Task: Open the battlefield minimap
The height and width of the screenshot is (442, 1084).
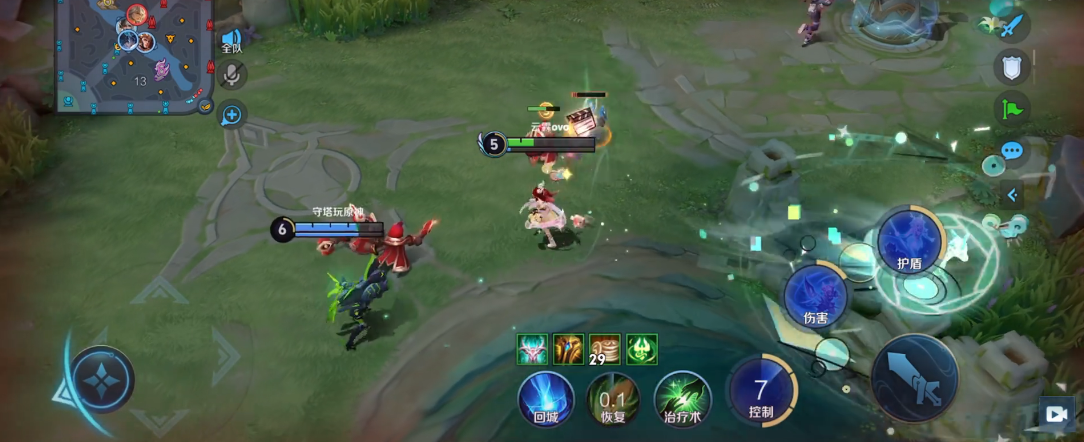Action: (130, 56)
